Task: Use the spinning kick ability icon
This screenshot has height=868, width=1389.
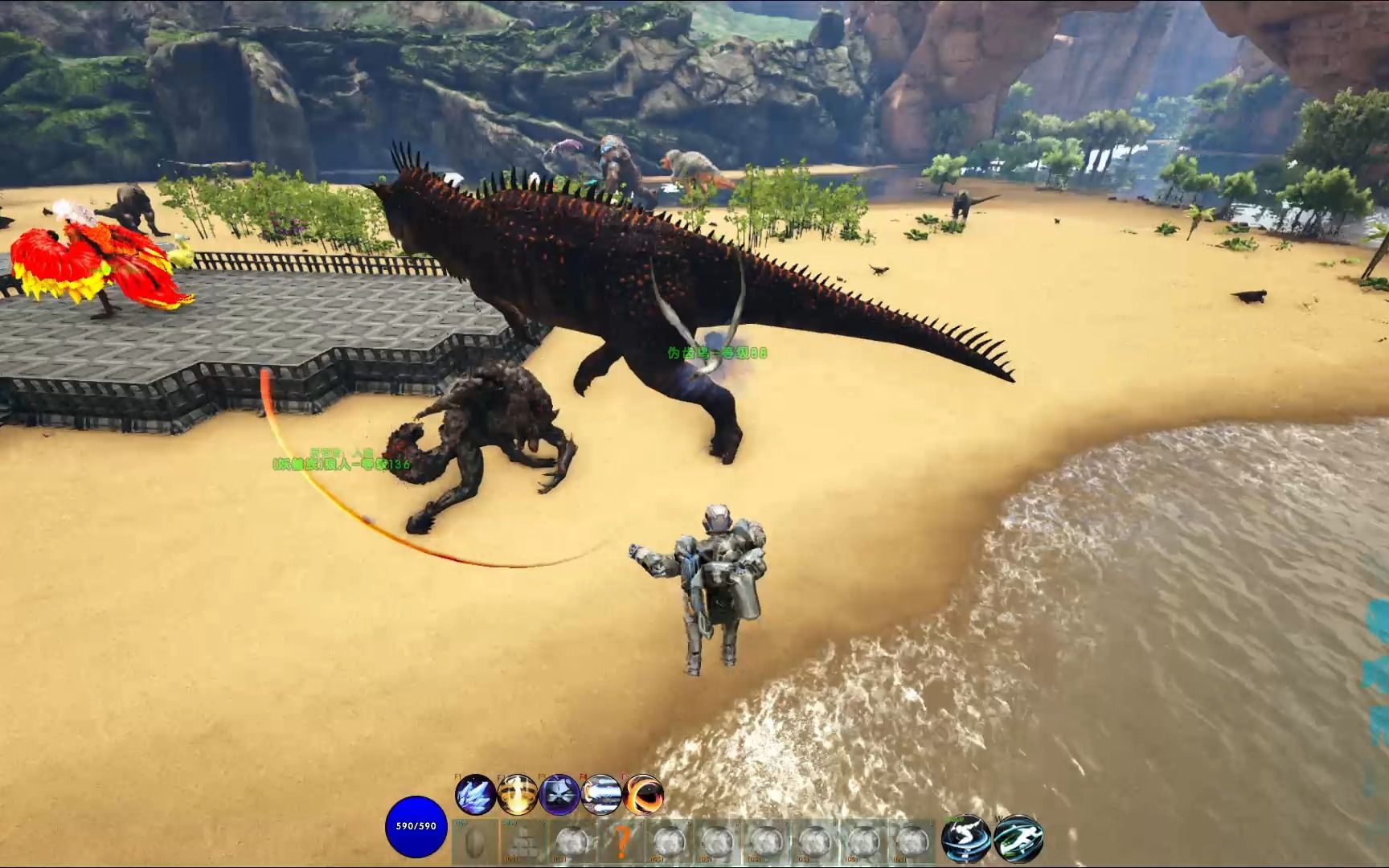Action: point(965,838)
